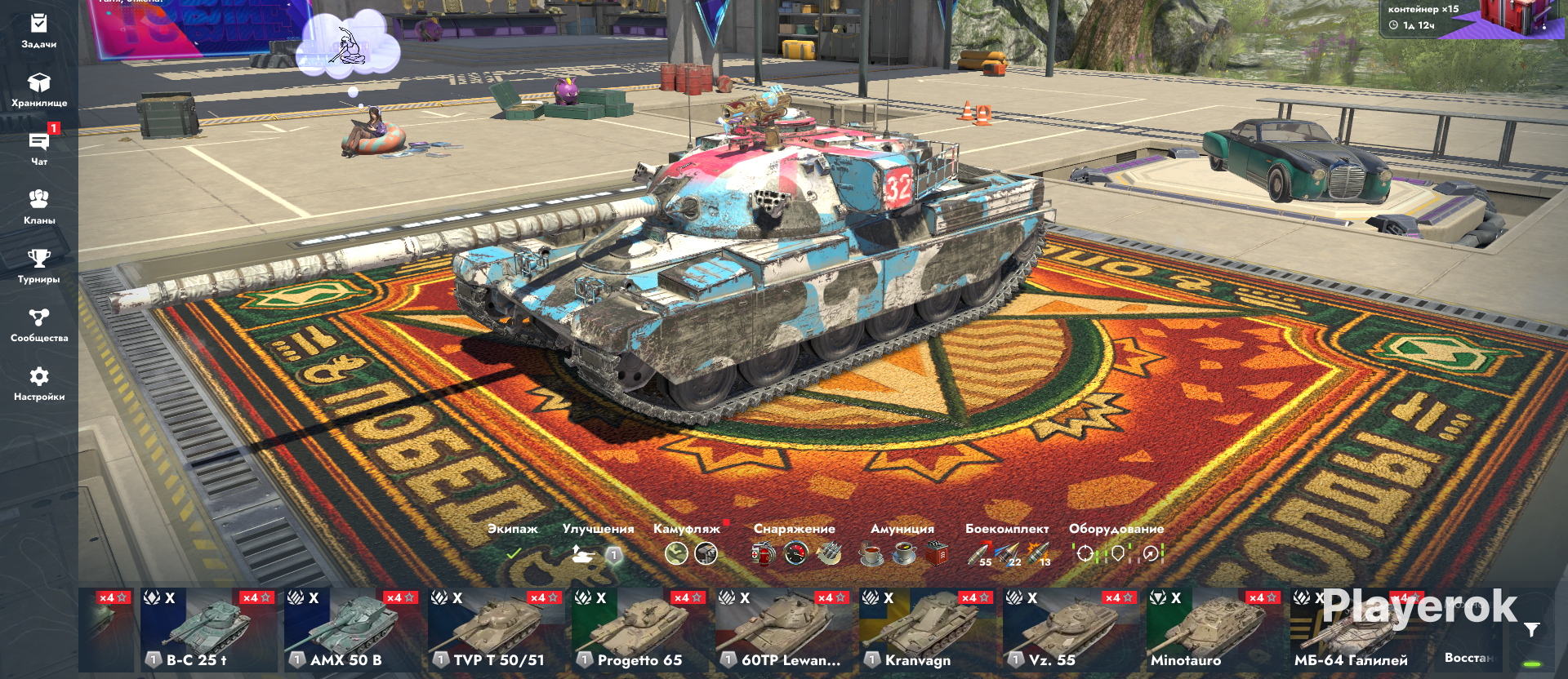This screenshot has width=1568, height=679.
Task: Open the Турниры tournaments page
Action: pyautogui.click(x=38, y=266)
